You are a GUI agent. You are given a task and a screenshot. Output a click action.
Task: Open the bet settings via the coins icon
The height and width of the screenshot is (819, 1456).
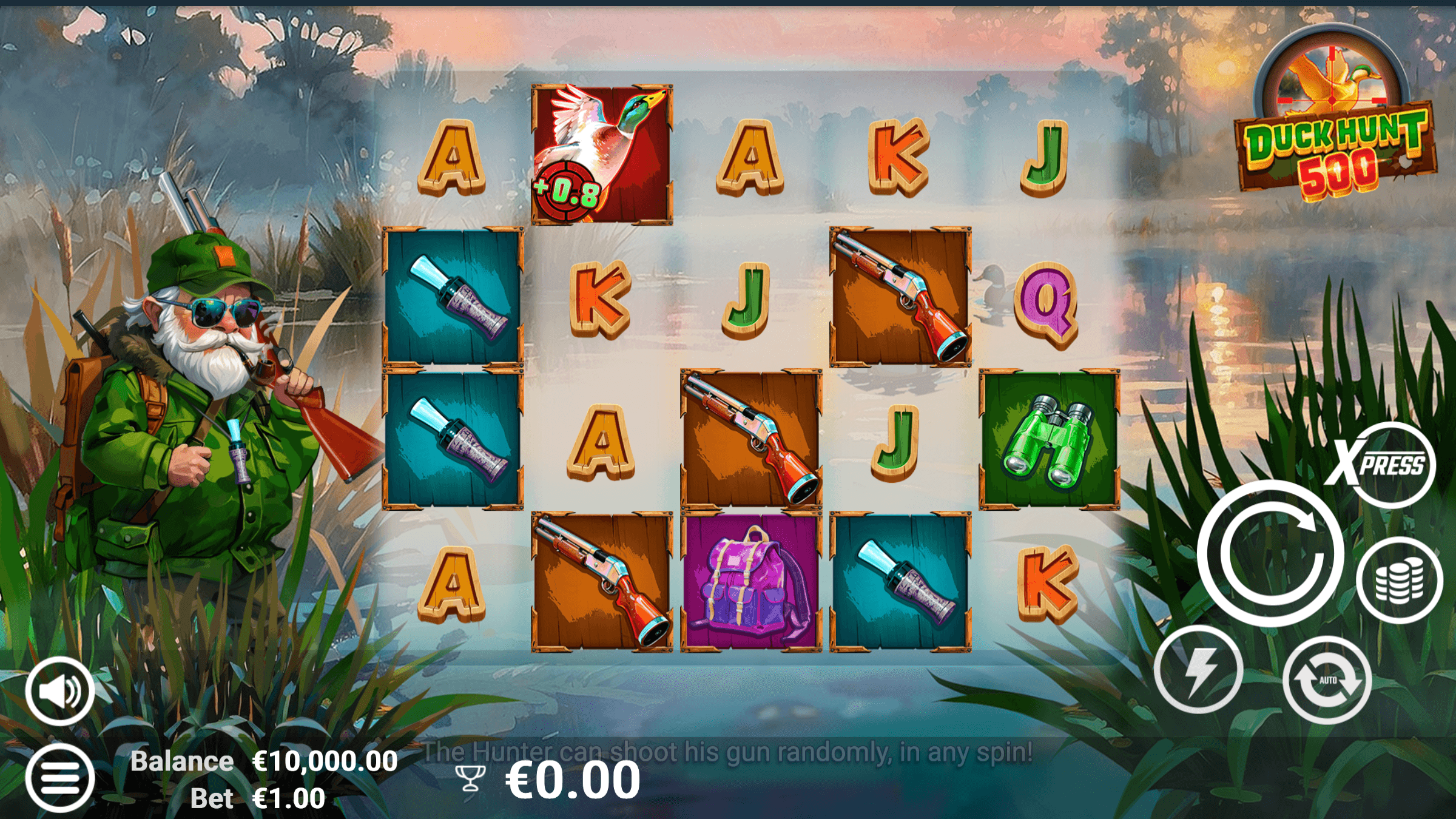1401,579
